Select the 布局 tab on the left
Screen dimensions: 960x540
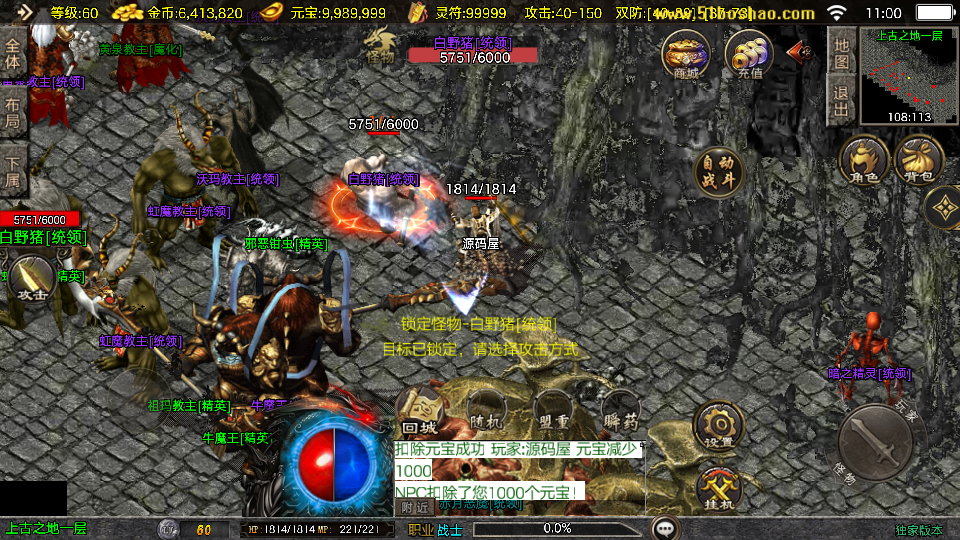coord(13,111)
